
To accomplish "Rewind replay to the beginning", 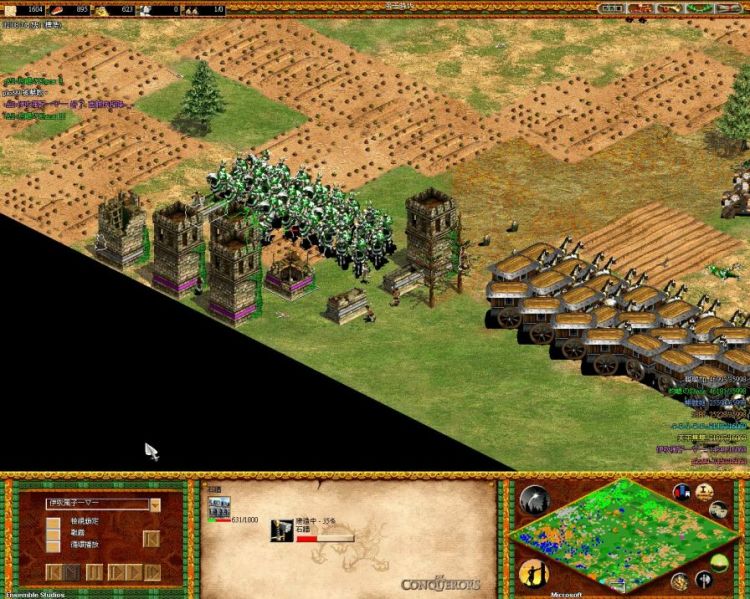I will [56, 572].
